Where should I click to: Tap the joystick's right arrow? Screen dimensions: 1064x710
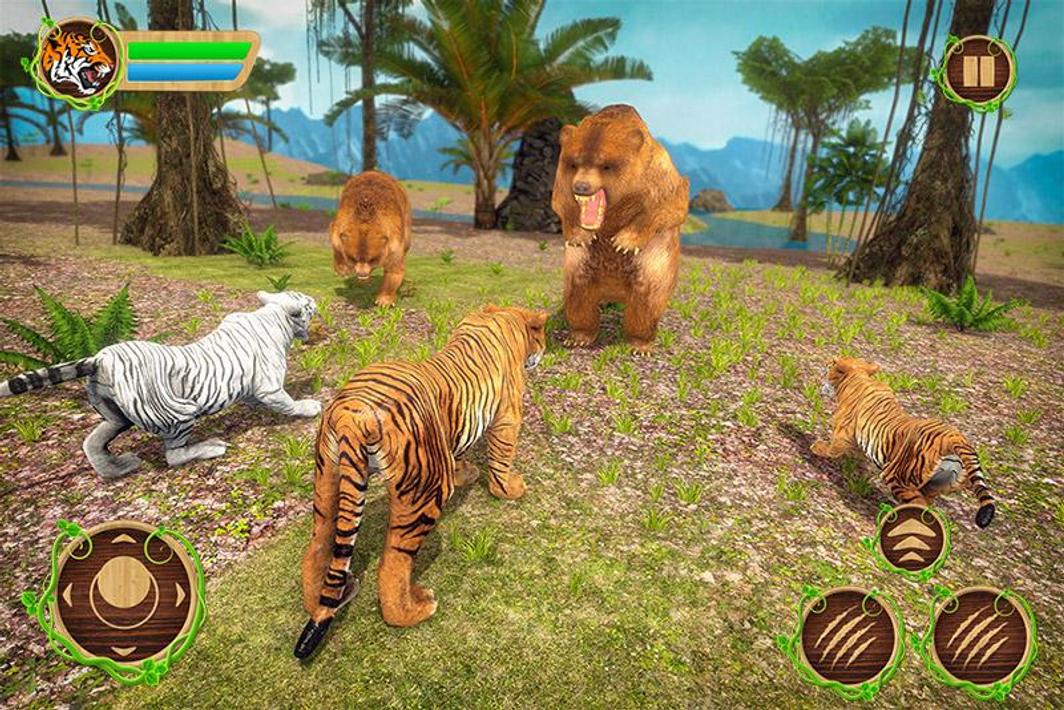[181, 593]
